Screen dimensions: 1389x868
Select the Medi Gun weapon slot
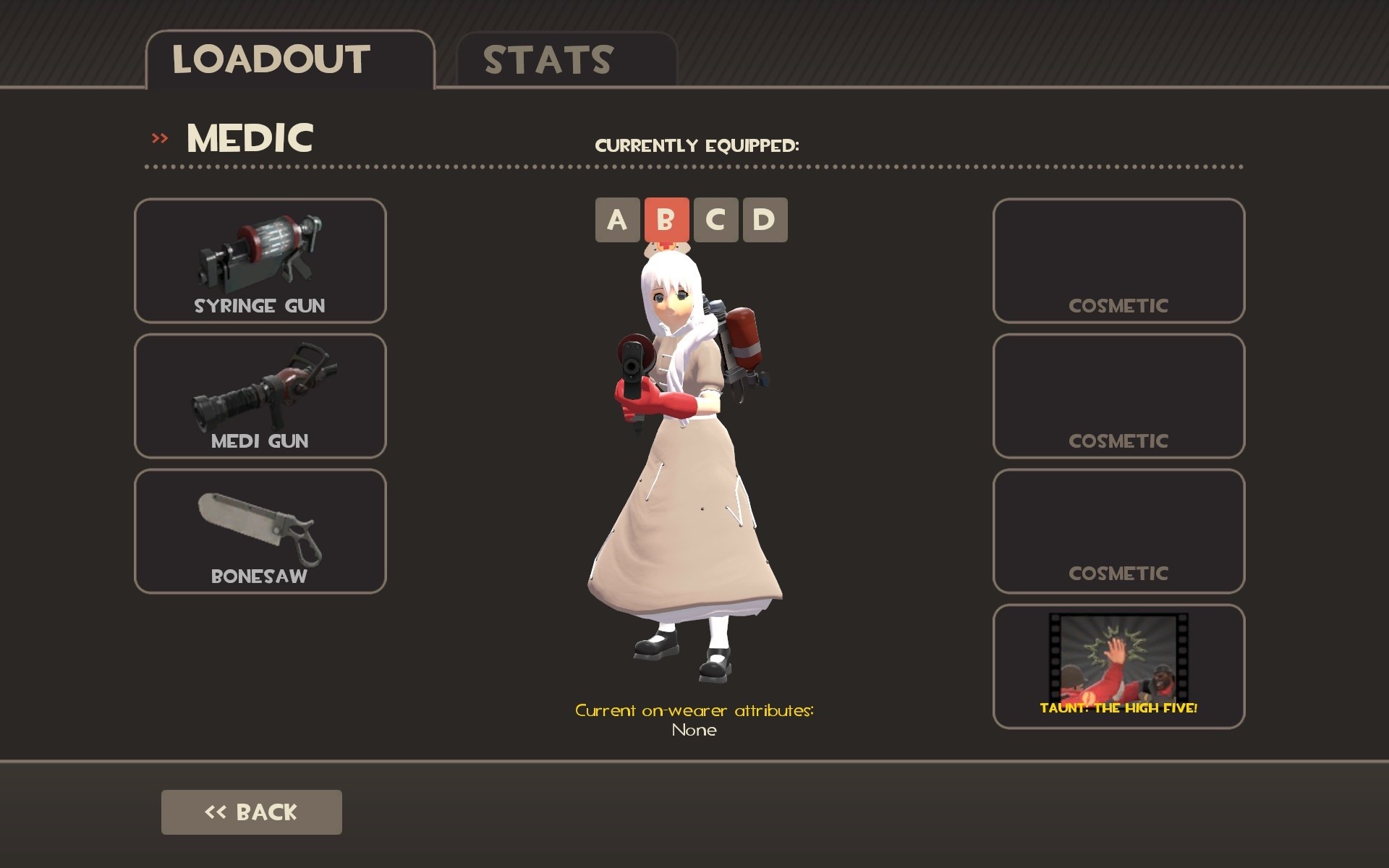click(x=260, y=396)
